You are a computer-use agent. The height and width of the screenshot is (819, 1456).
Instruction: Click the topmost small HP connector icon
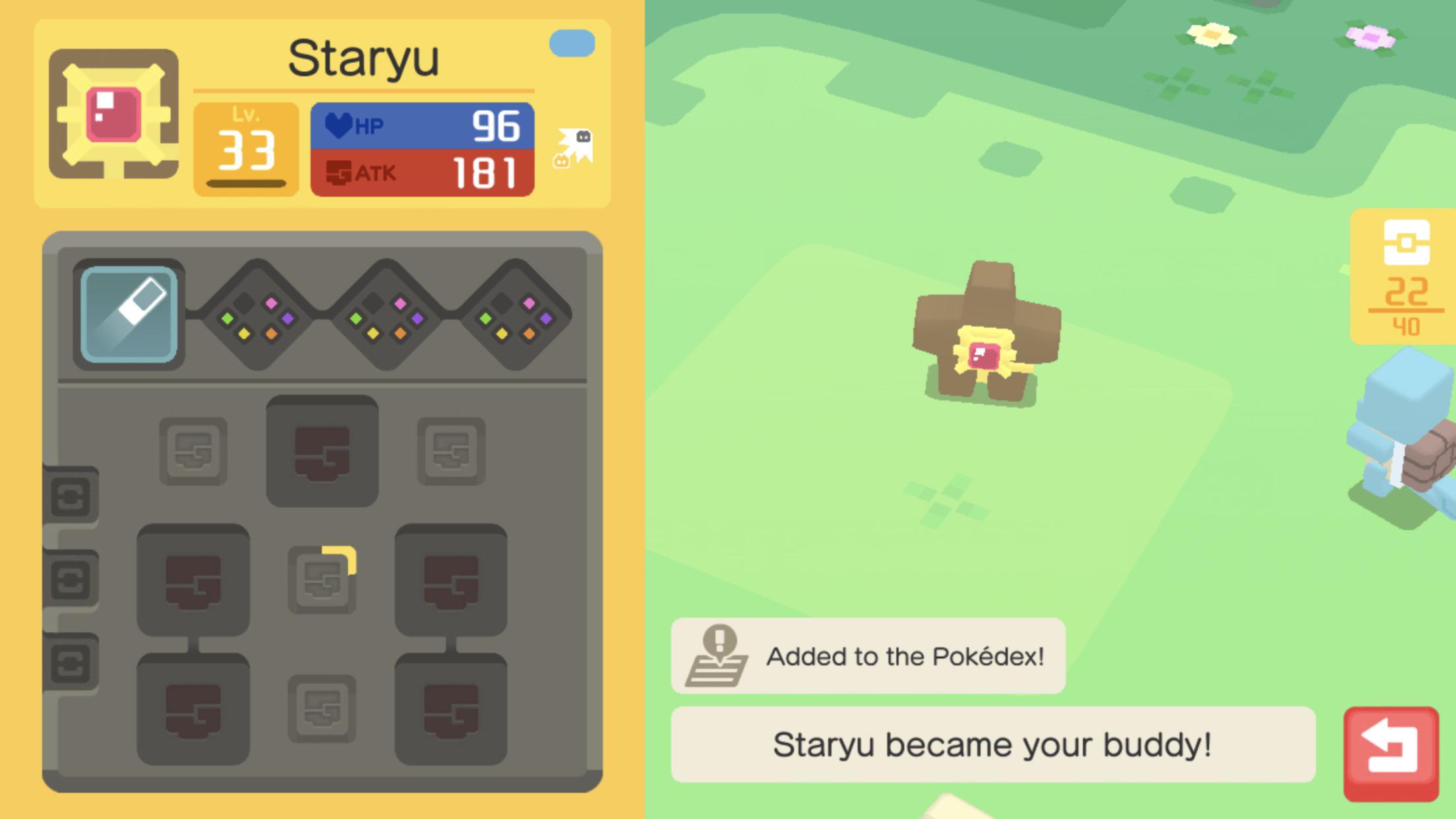[73, 495]
